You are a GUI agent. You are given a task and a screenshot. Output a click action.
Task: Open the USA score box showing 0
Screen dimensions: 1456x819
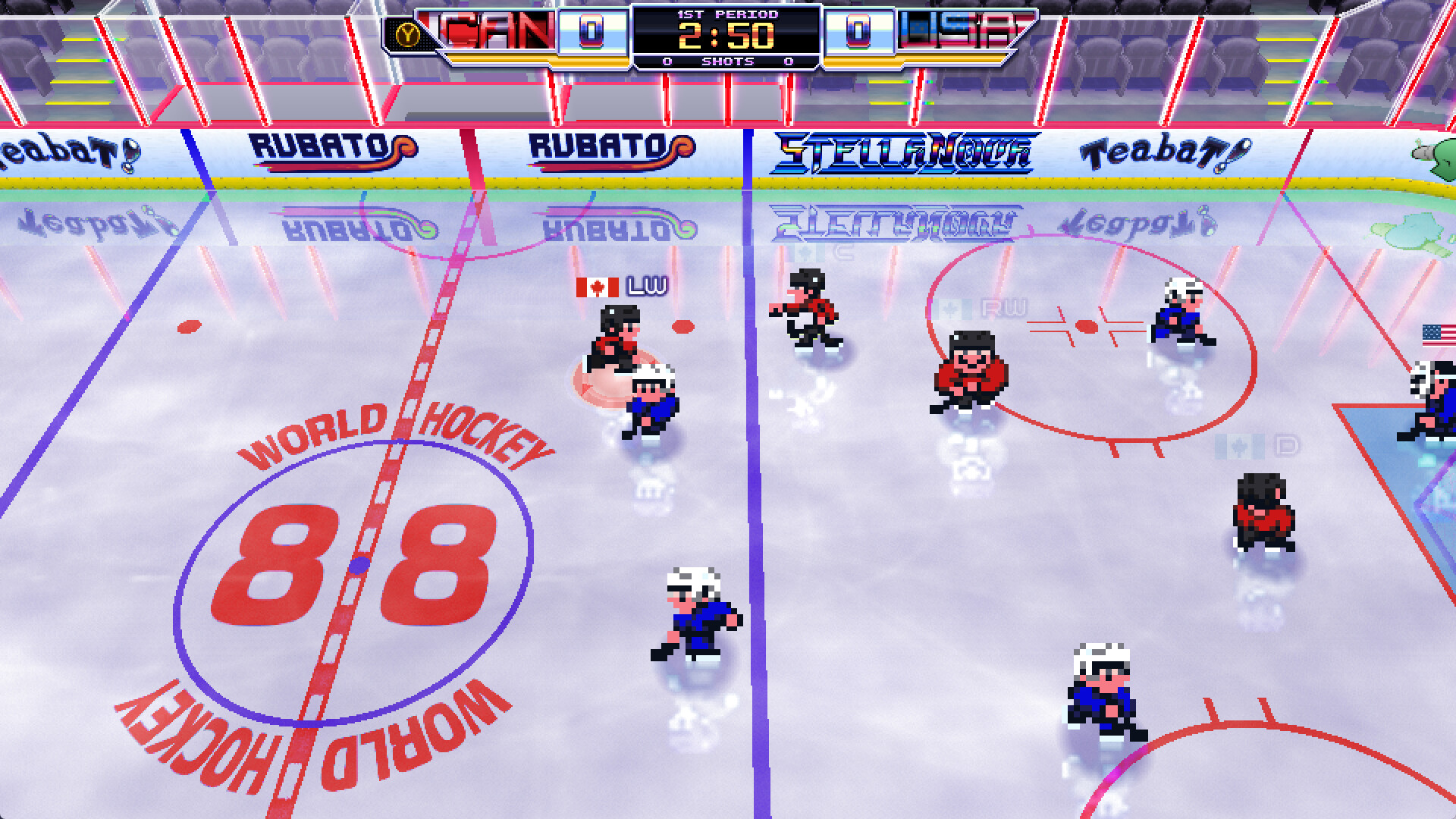click(858, 32)
